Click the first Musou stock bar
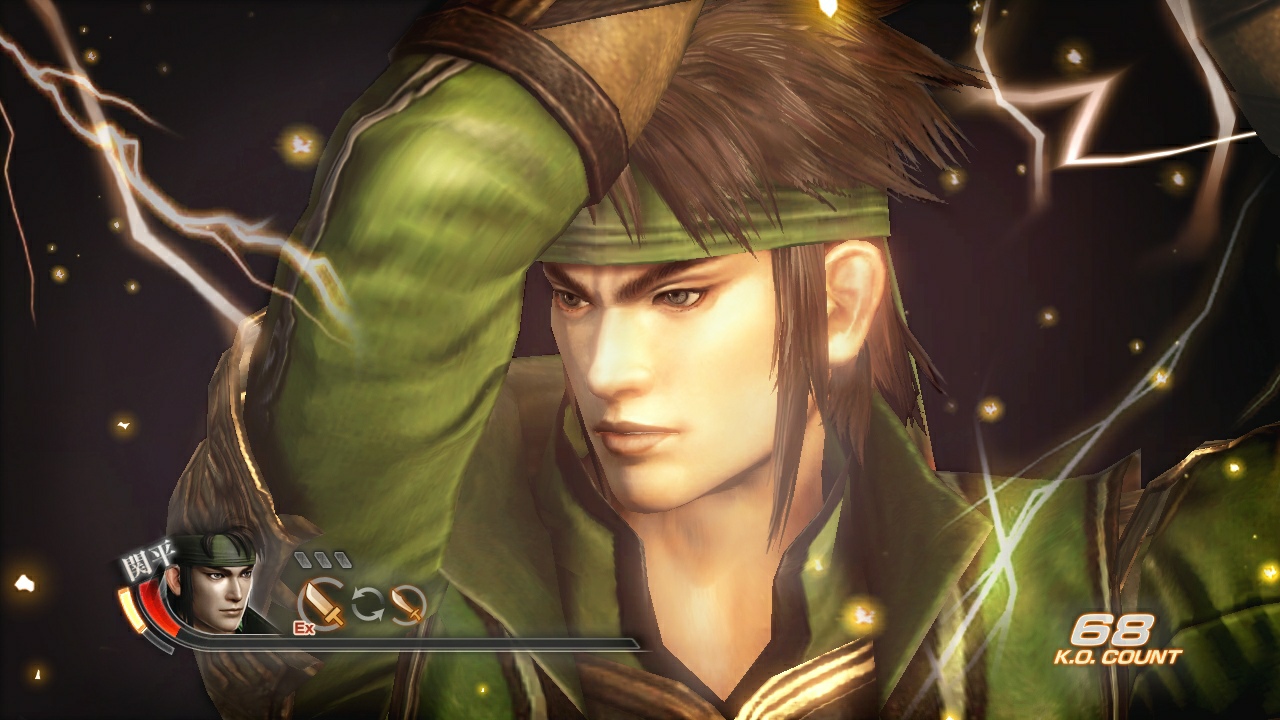The width and height of the screenshot is (1280, 720). [x=303, y=559]
